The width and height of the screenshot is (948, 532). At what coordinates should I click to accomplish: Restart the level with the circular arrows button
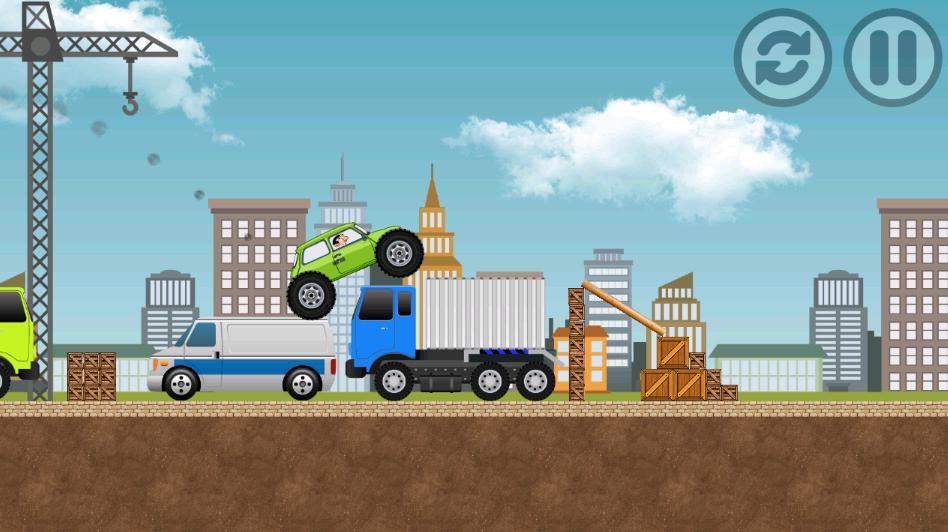click(x=783, y=58)
